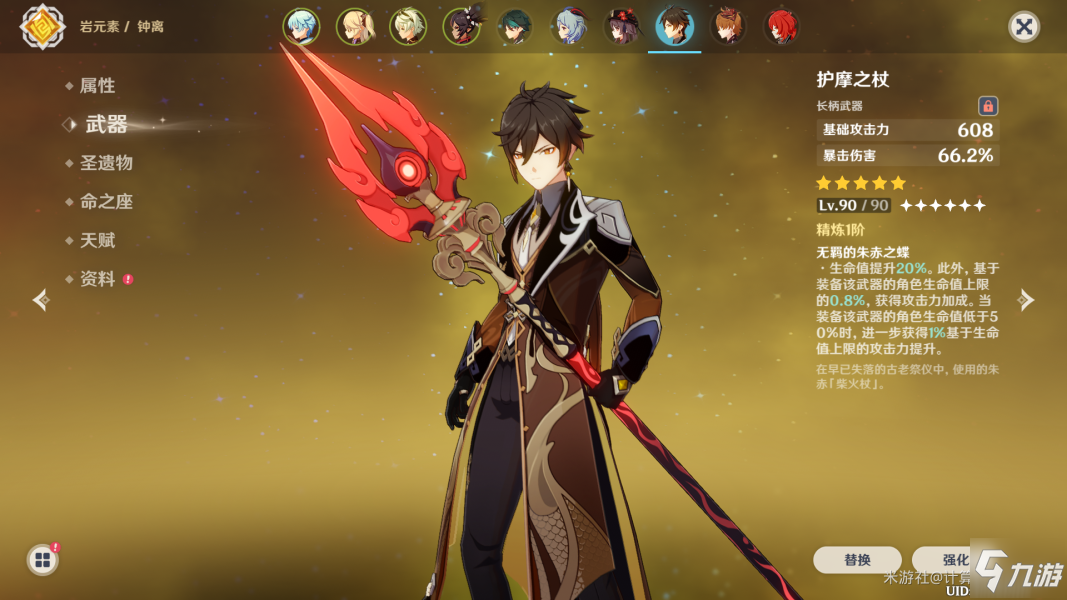Select the 武器 (Weapon) menu entry
This screenshot has height=600, width=1067.
106,124
